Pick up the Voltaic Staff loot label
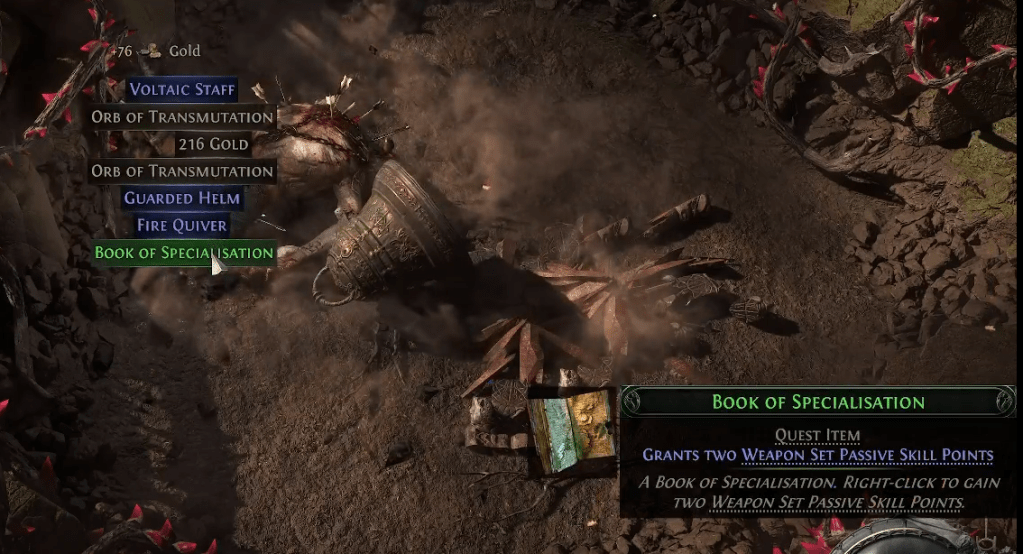The image size is (1023, 554). pyautogui.click(x=182, y=90)
